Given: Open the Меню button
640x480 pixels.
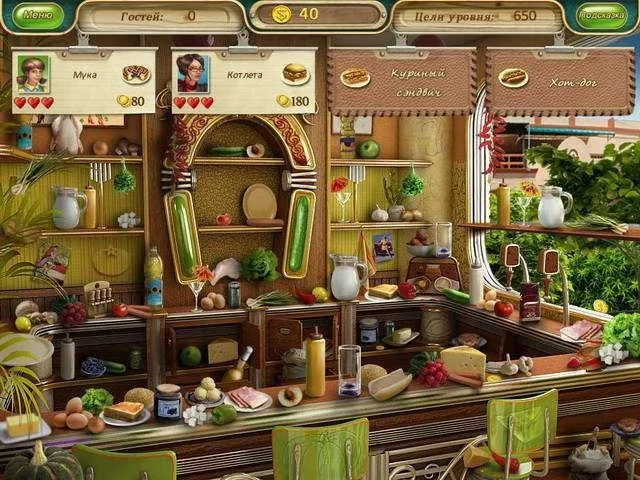Looking at the screenshot, I should tap(37, 15).
